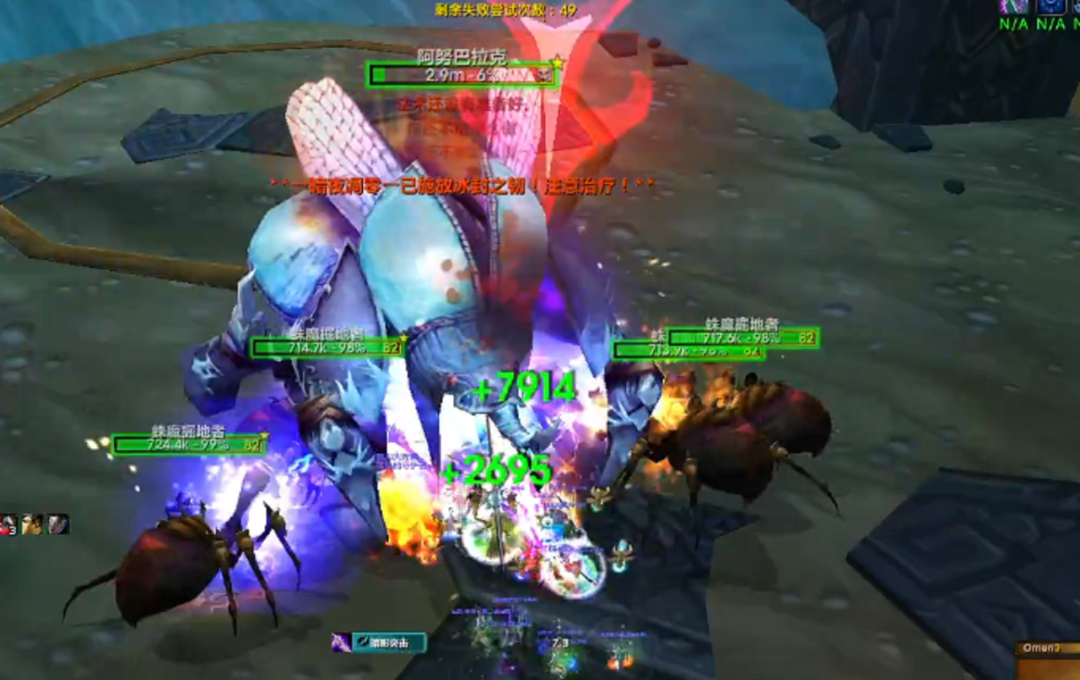This screenshot has height=680, width=1080.
Task: Target the burrower nameplate showing 724.4k health
Action: [x=188, y=445]
